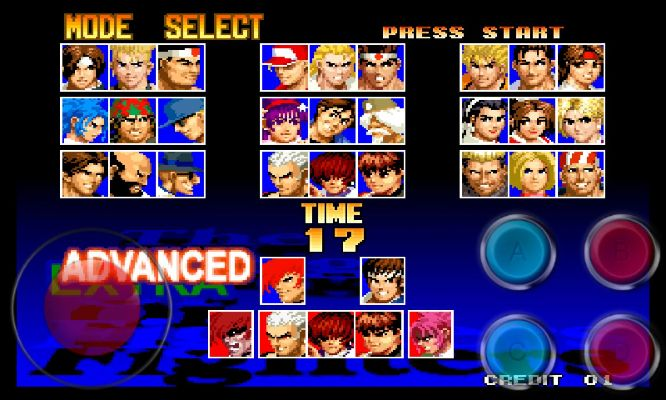Select blonde Blue Mary's portrait
The width and height of the screenshot is (666, 400).
531,174
